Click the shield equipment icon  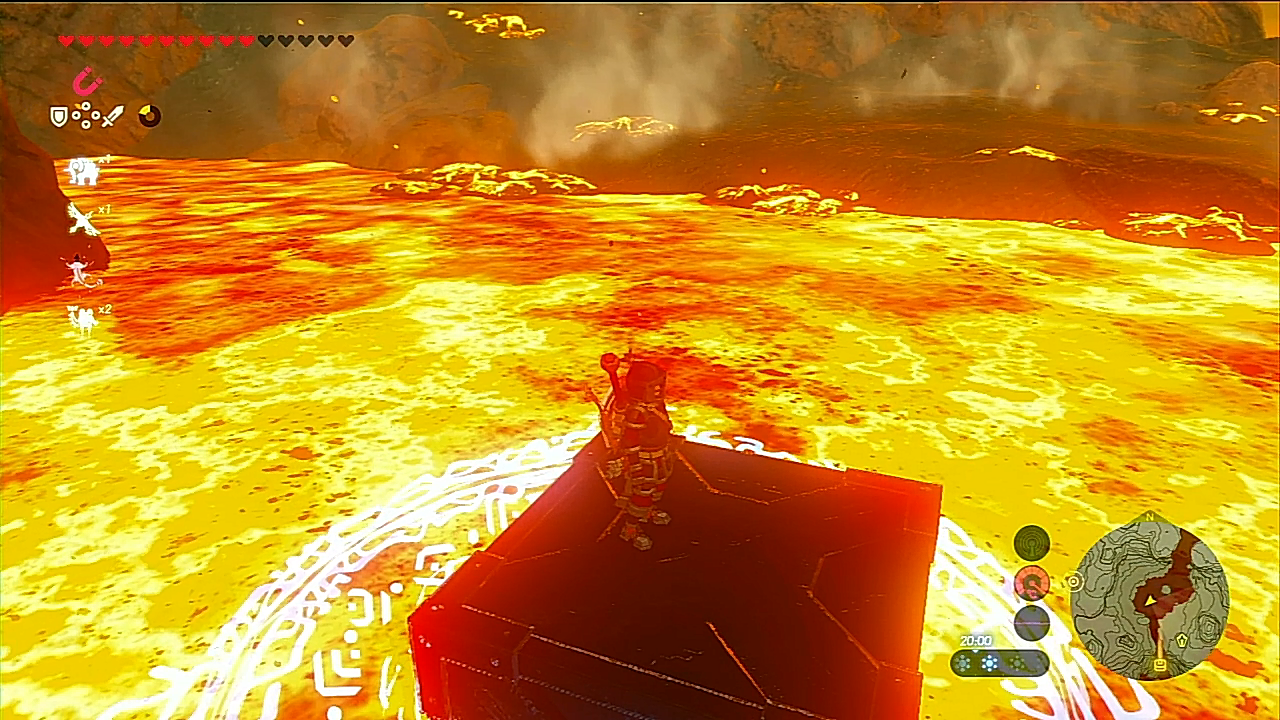59,117
